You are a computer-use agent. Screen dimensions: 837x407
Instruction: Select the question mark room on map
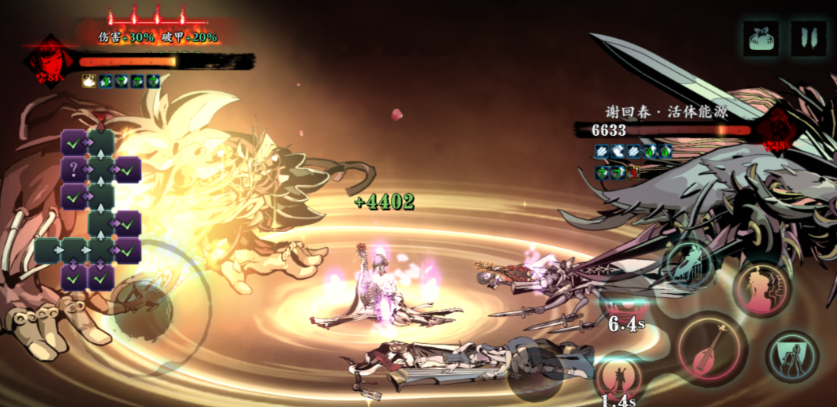[x=73, y=169]
